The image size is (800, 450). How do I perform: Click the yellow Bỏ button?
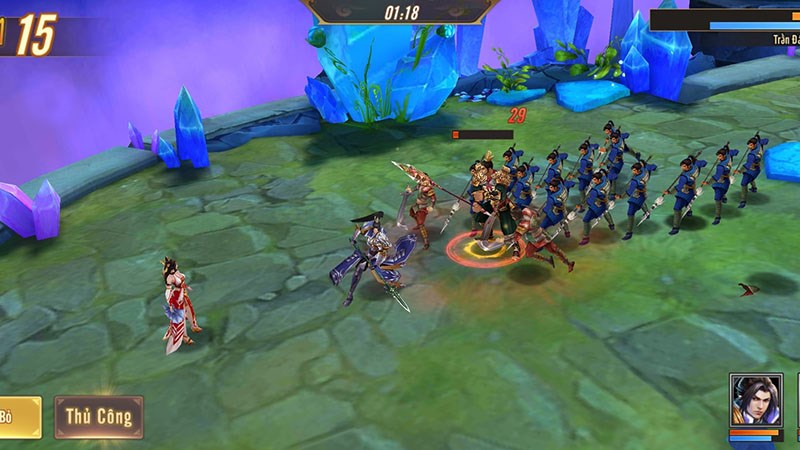18,417
